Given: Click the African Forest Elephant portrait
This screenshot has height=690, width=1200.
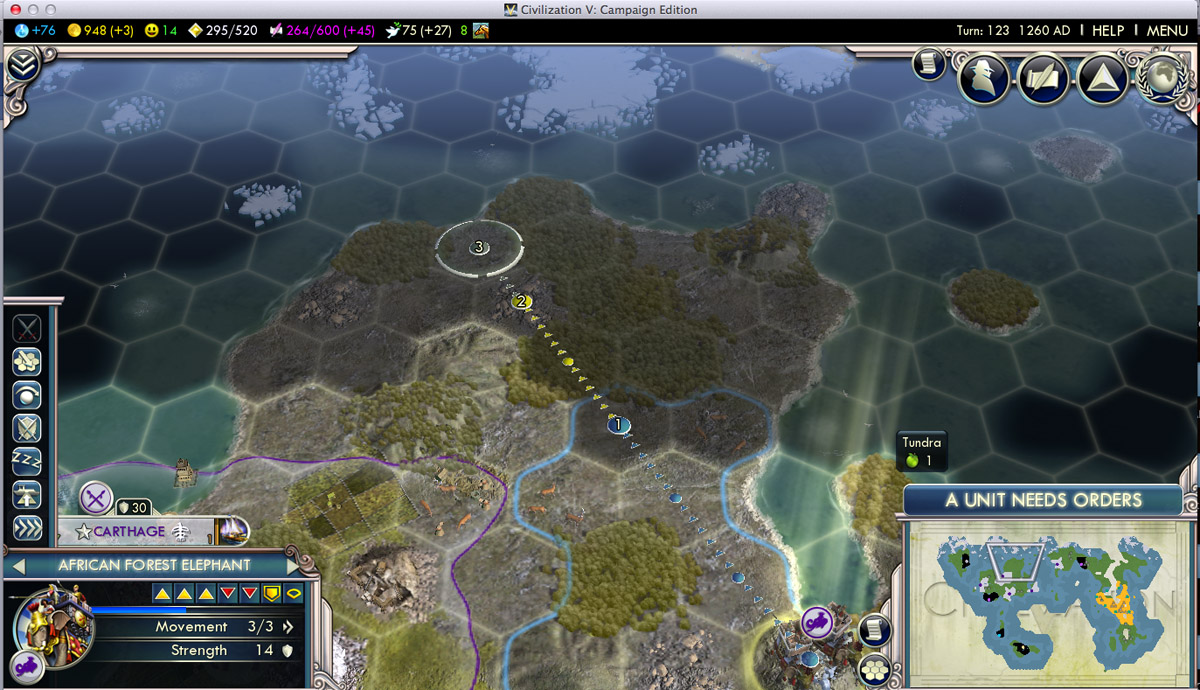Looking at the screenshot, I should pyautogui.click(x=54, y=626).
